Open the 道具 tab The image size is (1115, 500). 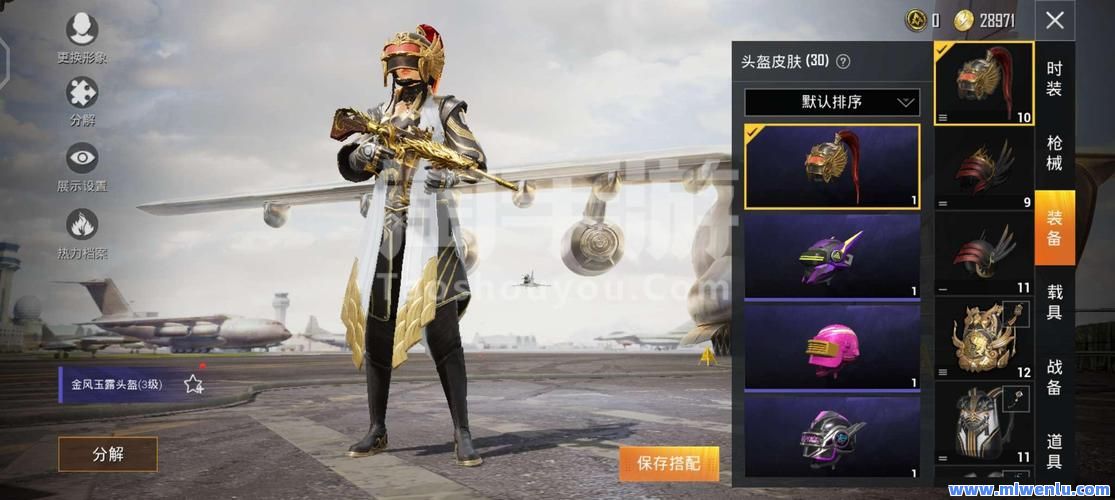(x=1054, y=450)
